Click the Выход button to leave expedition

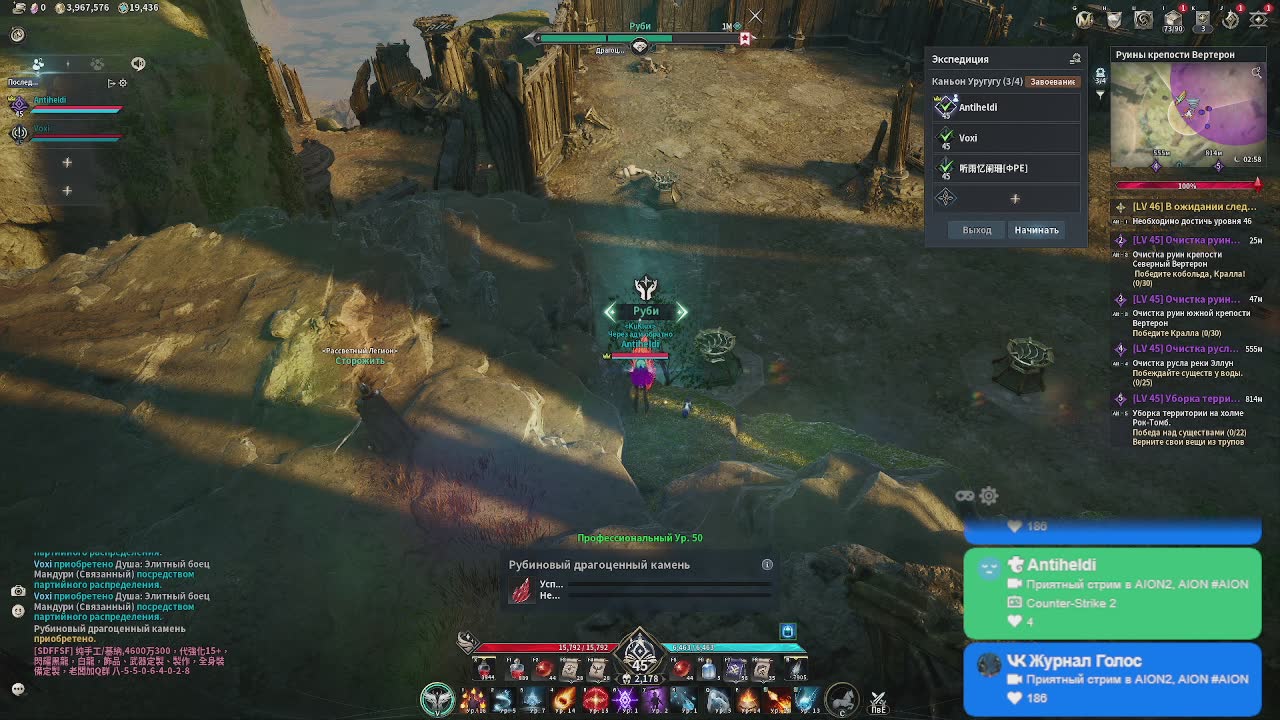click(x=977, y=230)
